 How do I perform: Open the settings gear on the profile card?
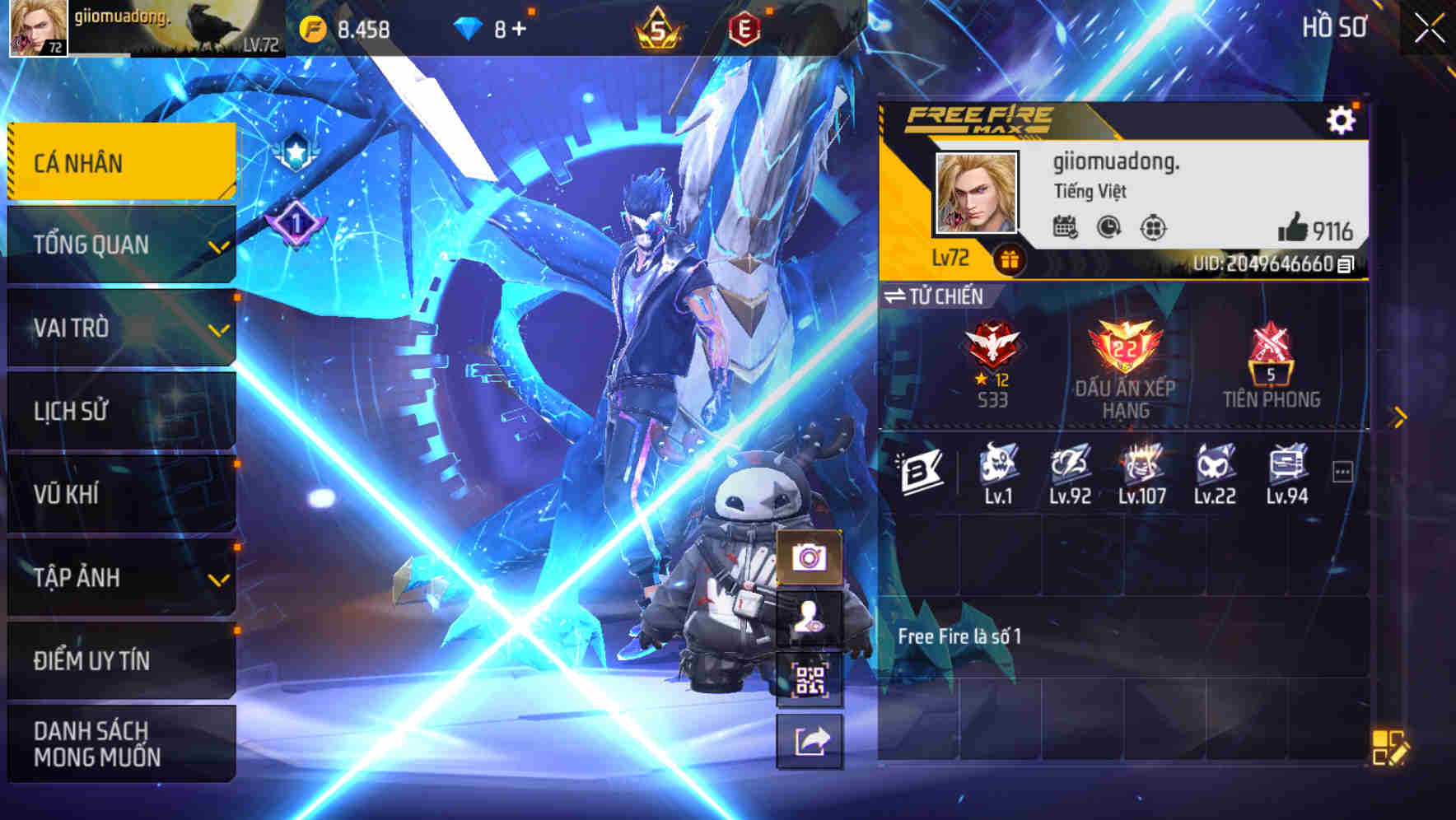pos(1342,120)
